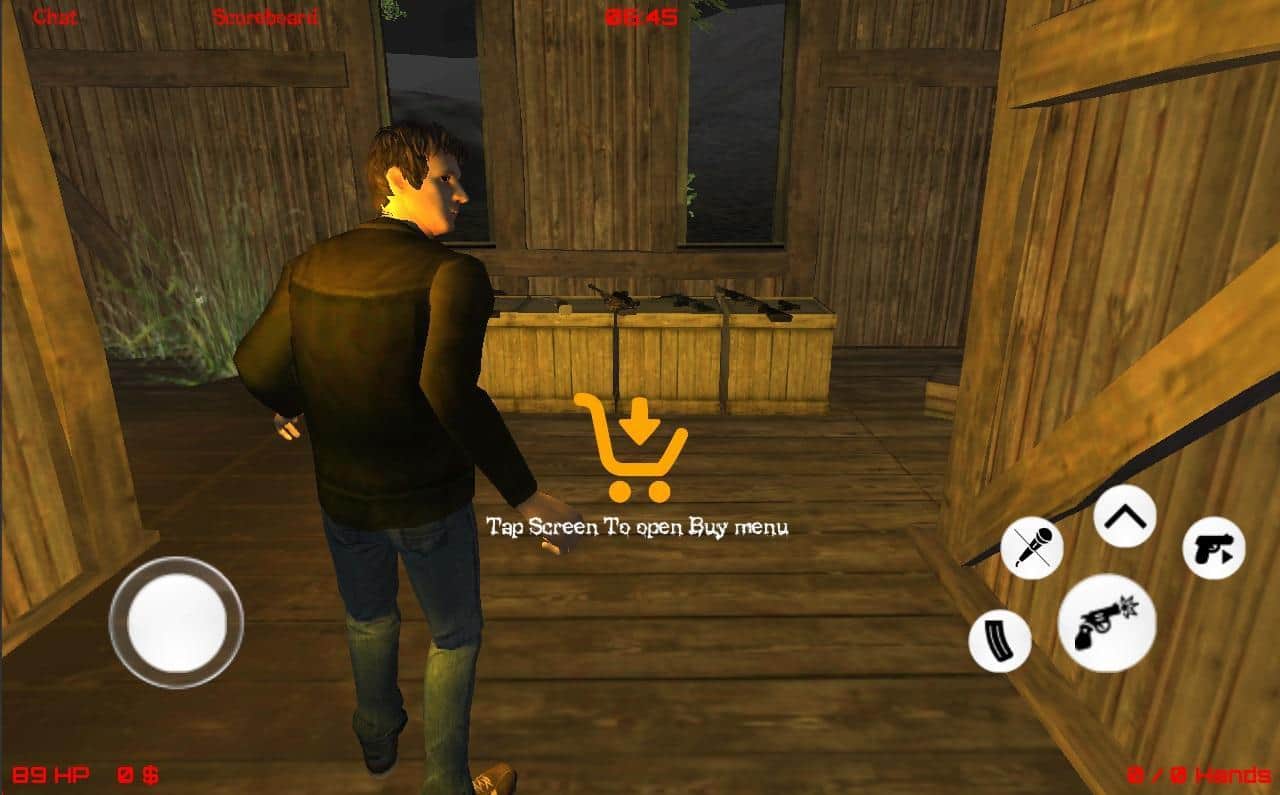Click 'Tap Screen To open Buy menu' text
Image resolution: width=1280 pixels, height=795 pixels.
[x=639, y=528]
